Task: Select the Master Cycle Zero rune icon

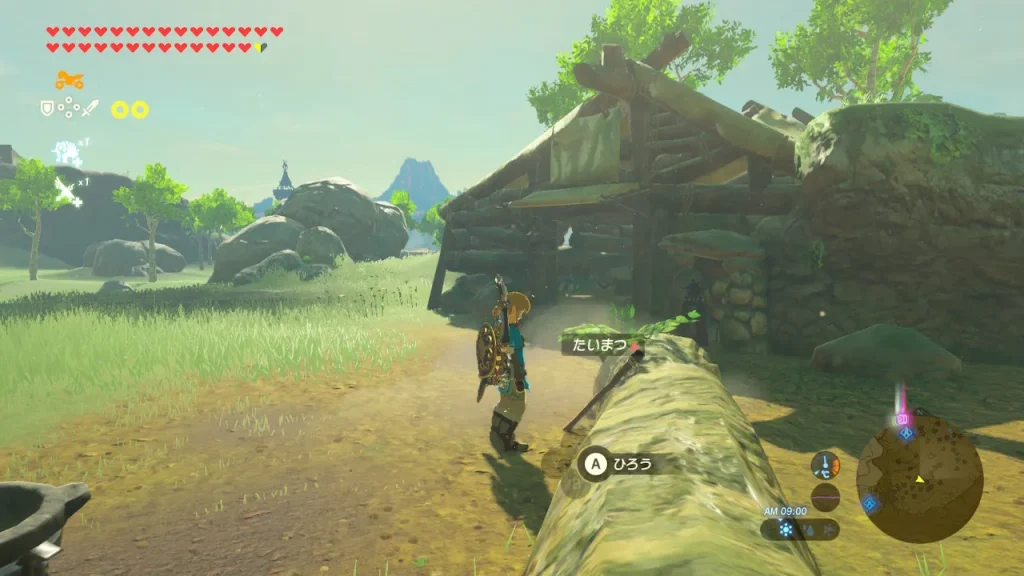Action: 69,80
